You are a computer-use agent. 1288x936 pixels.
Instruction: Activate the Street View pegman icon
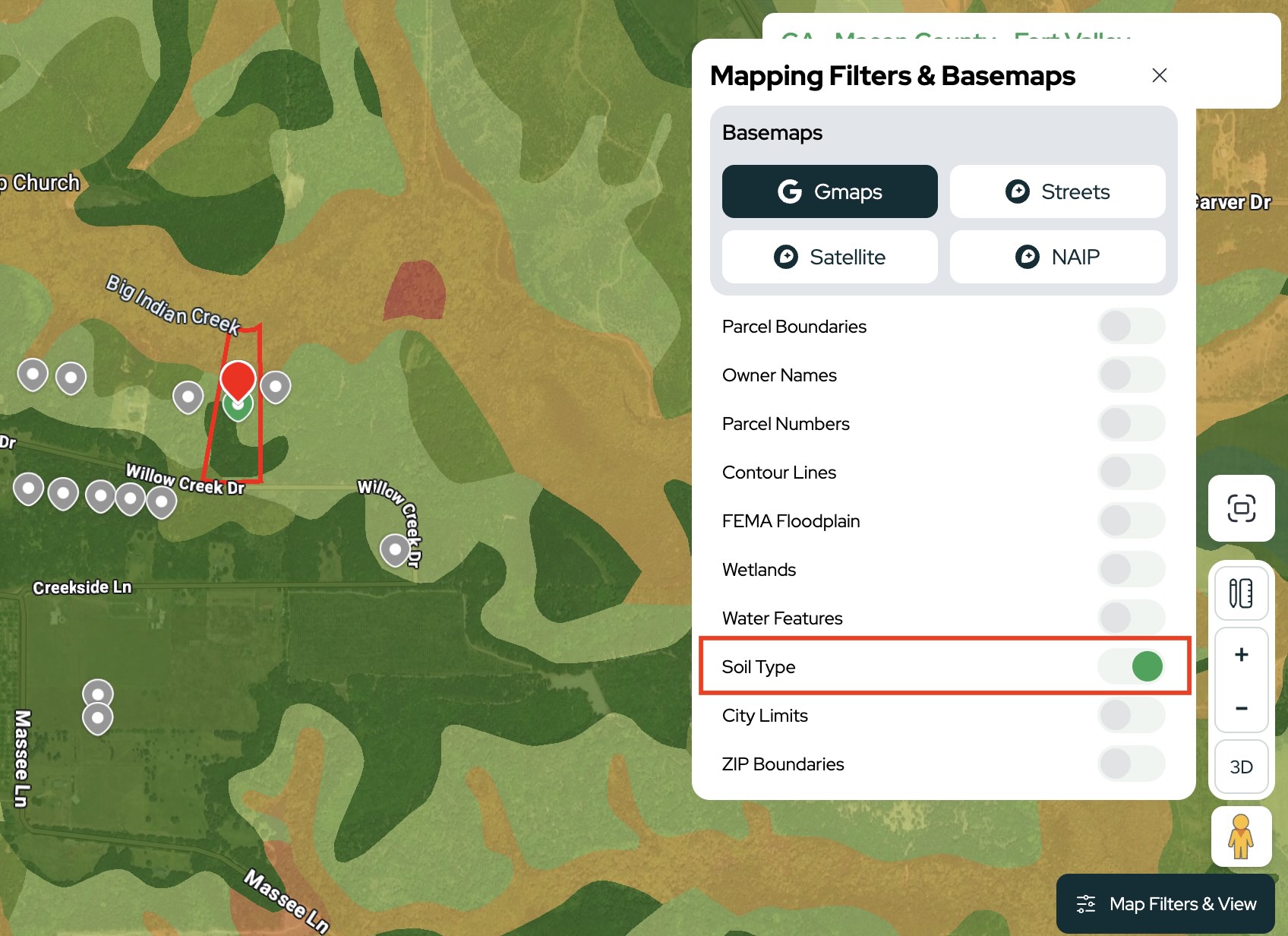coord(1241,836)
